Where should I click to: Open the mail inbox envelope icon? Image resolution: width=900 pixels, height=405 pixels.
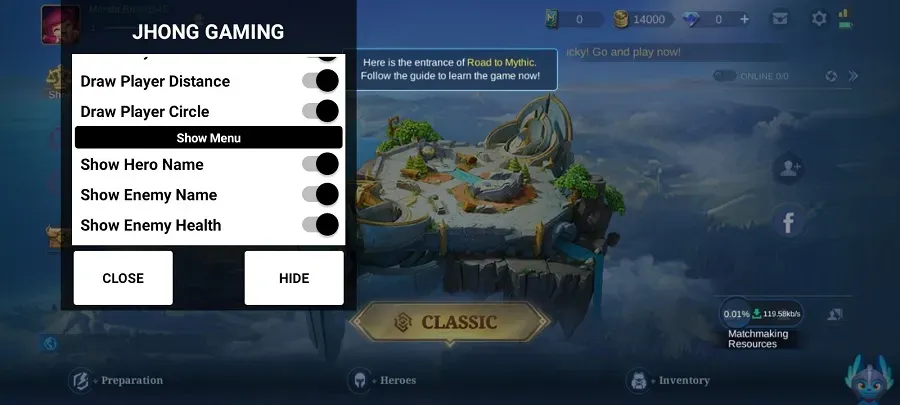779,19
